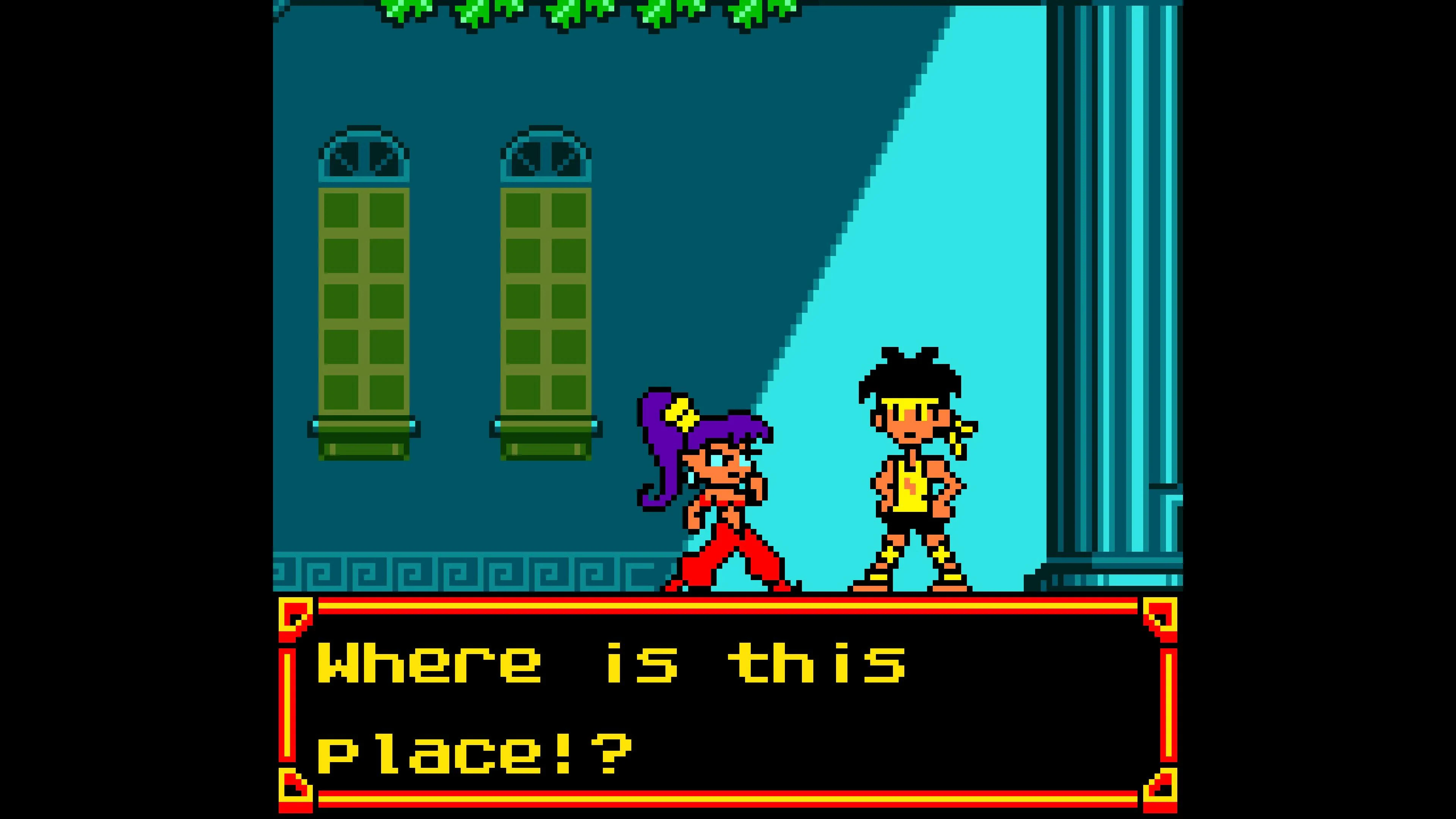
Task: Click the green vines along the top edge
Action: point(565,11)
